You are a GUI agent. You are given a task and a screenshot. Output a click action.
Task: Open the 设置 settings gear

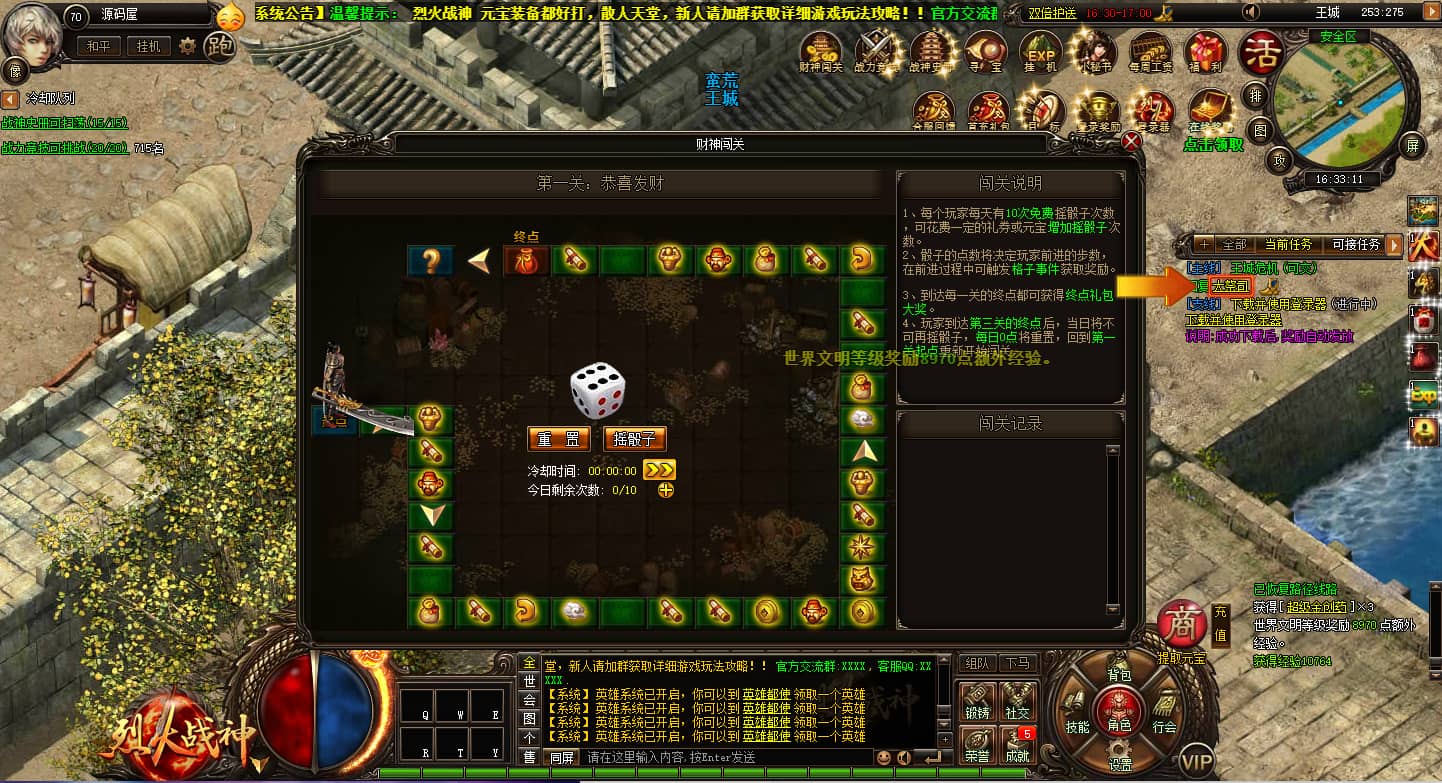pos(1120,757)
